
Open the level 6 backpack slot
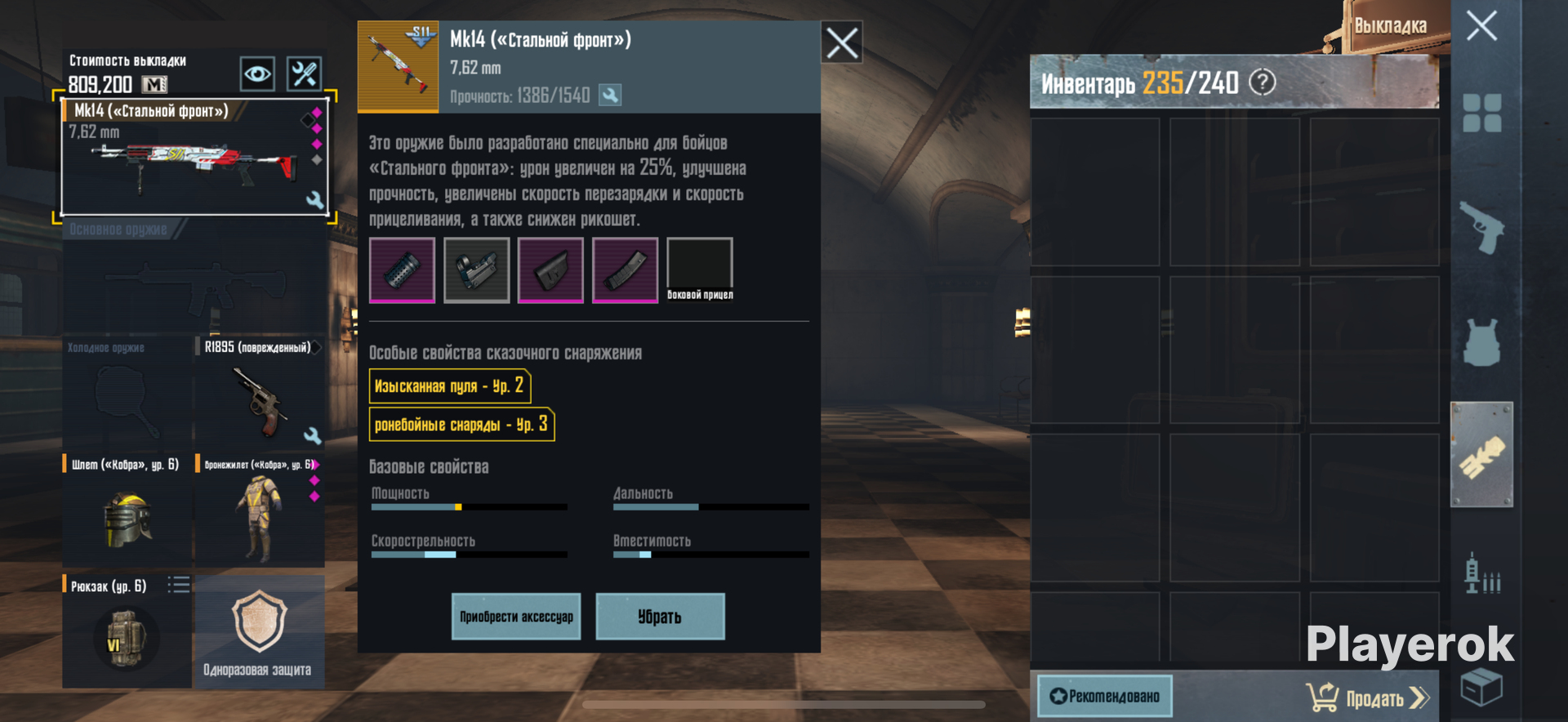click(126, 631)
